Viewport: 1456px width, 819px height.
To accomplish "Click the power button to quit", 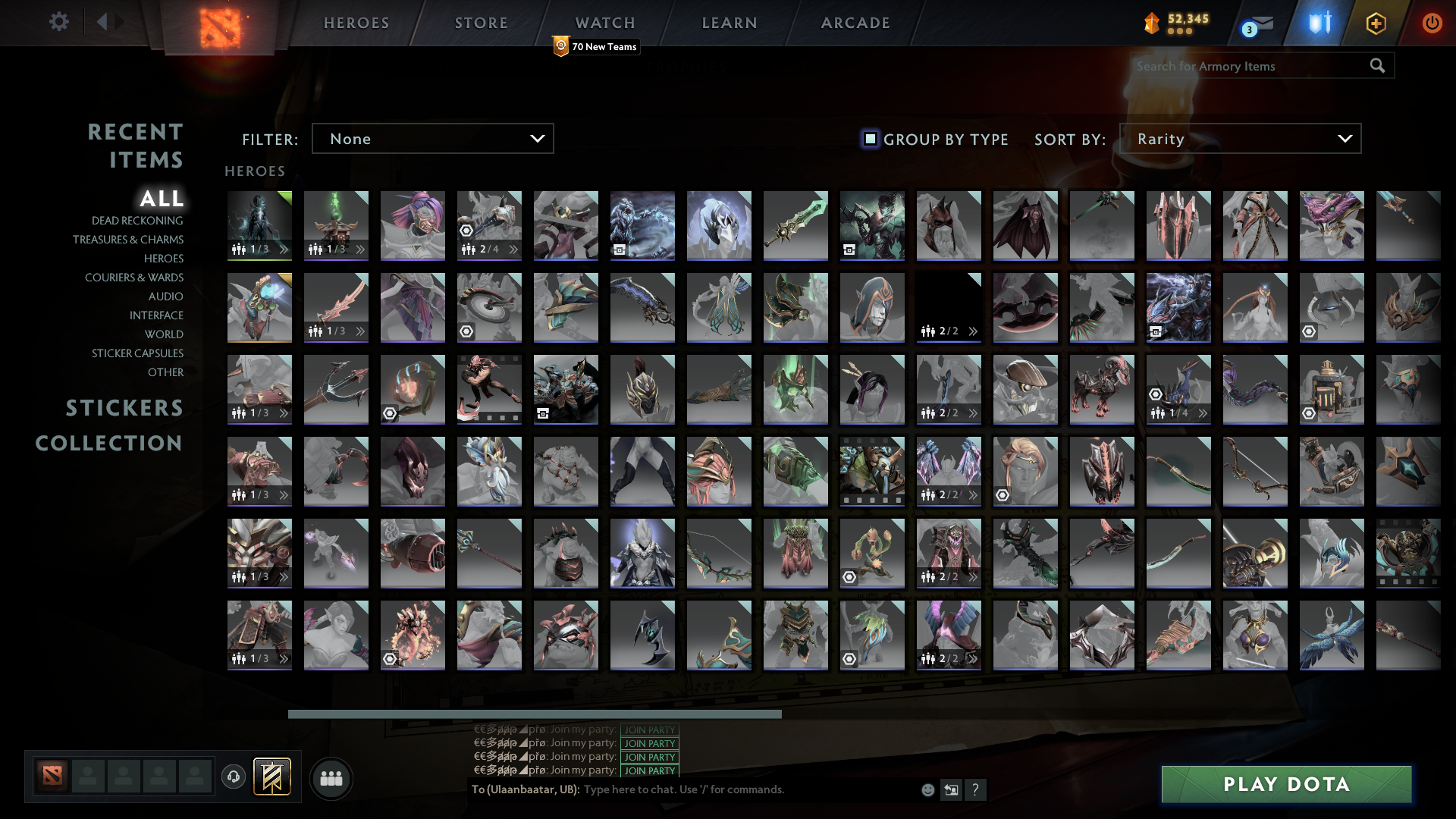I will pos(1432,23).
